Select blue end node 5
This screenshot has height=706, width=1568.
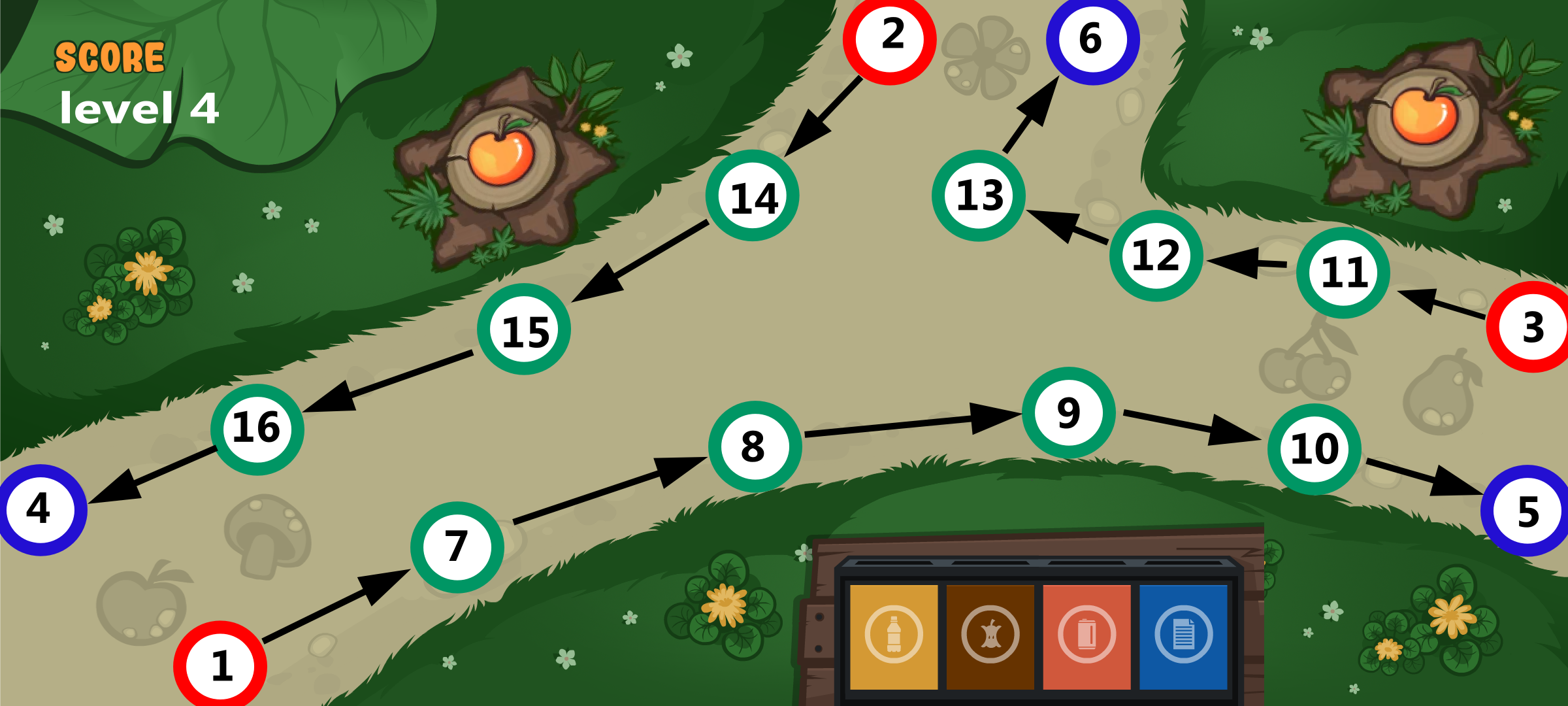[x=1526, y=511]
